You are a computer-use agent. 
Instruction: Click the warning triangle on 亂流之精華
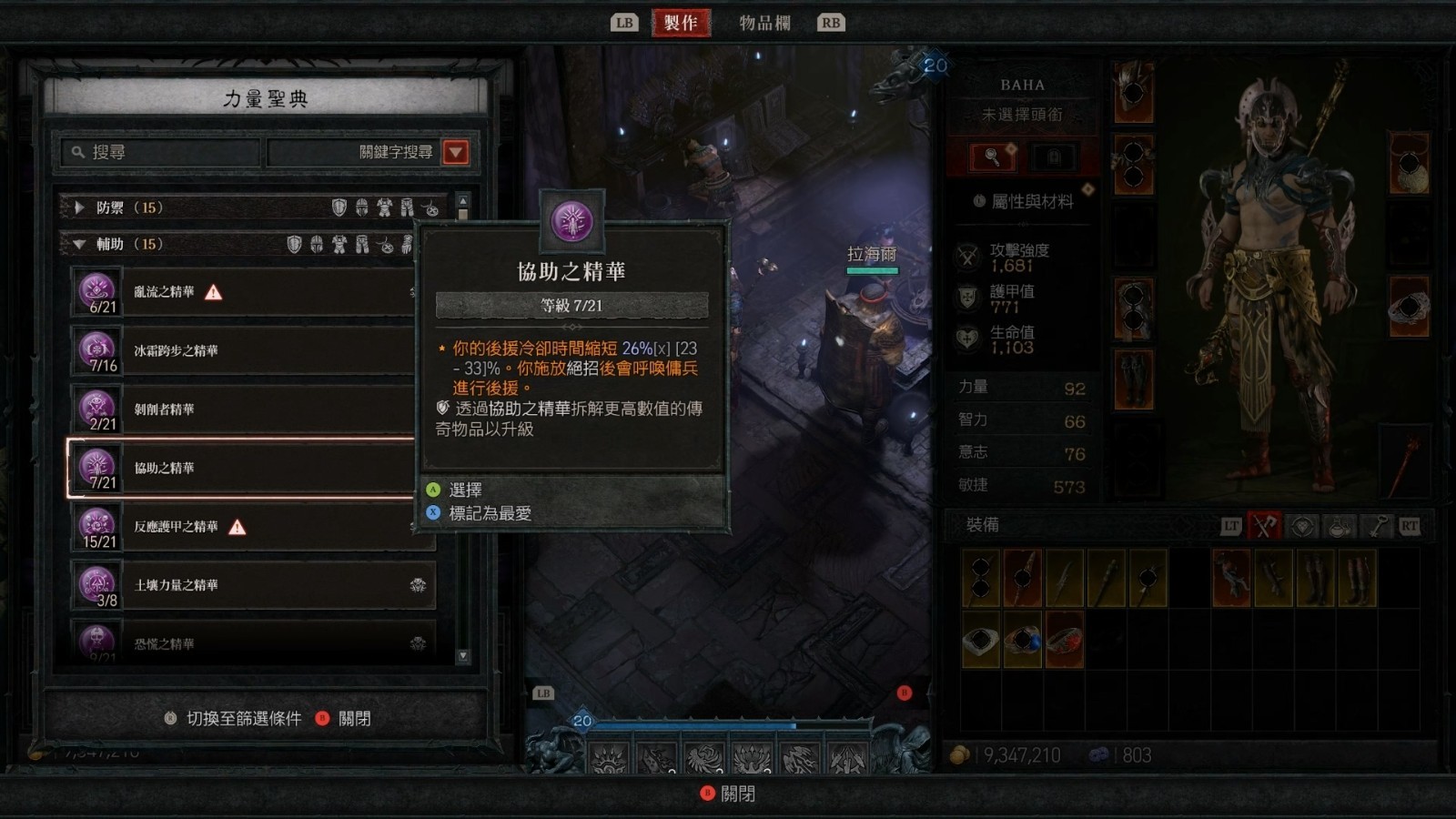click(x=213, y=290)
